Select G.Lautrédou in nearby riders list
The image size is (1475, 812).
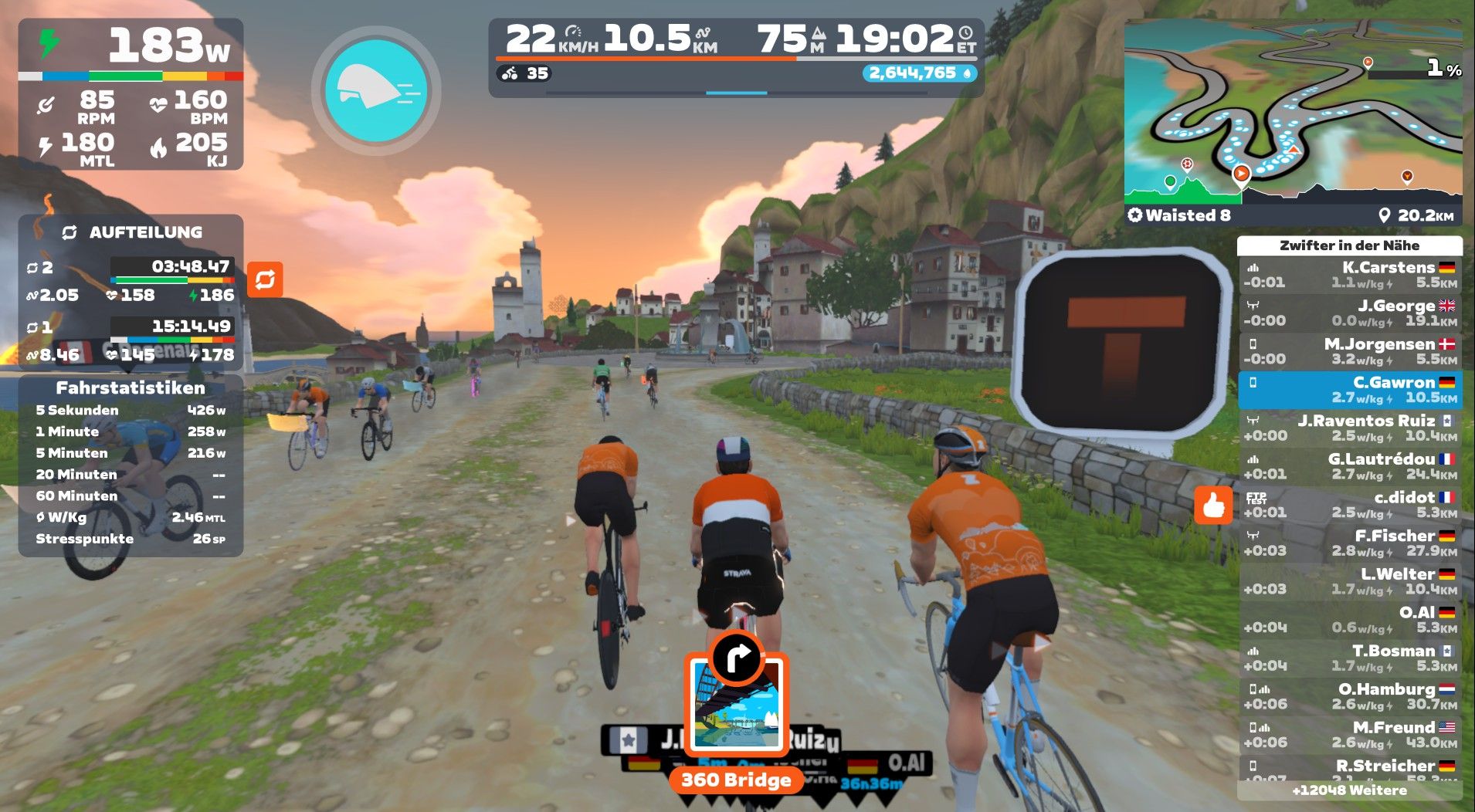[x=1349, y=466]
